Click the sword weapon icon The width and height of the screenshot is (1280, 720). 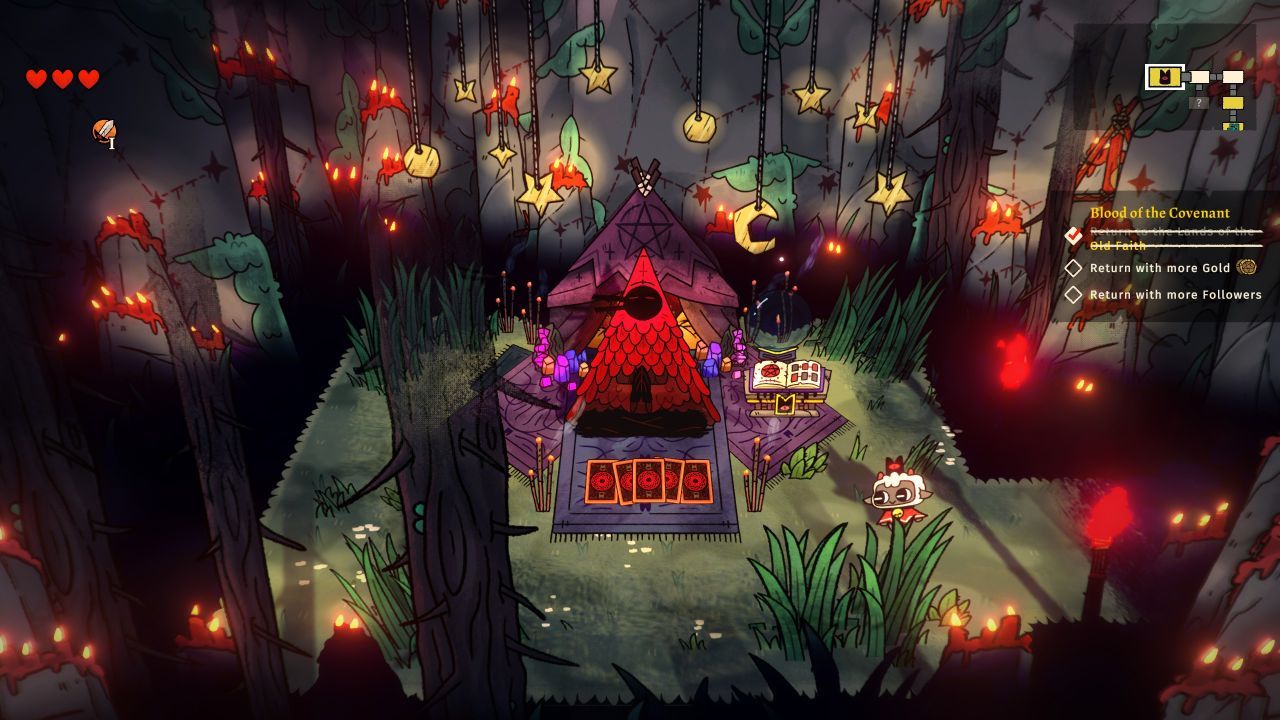click(x=104, y=131)
